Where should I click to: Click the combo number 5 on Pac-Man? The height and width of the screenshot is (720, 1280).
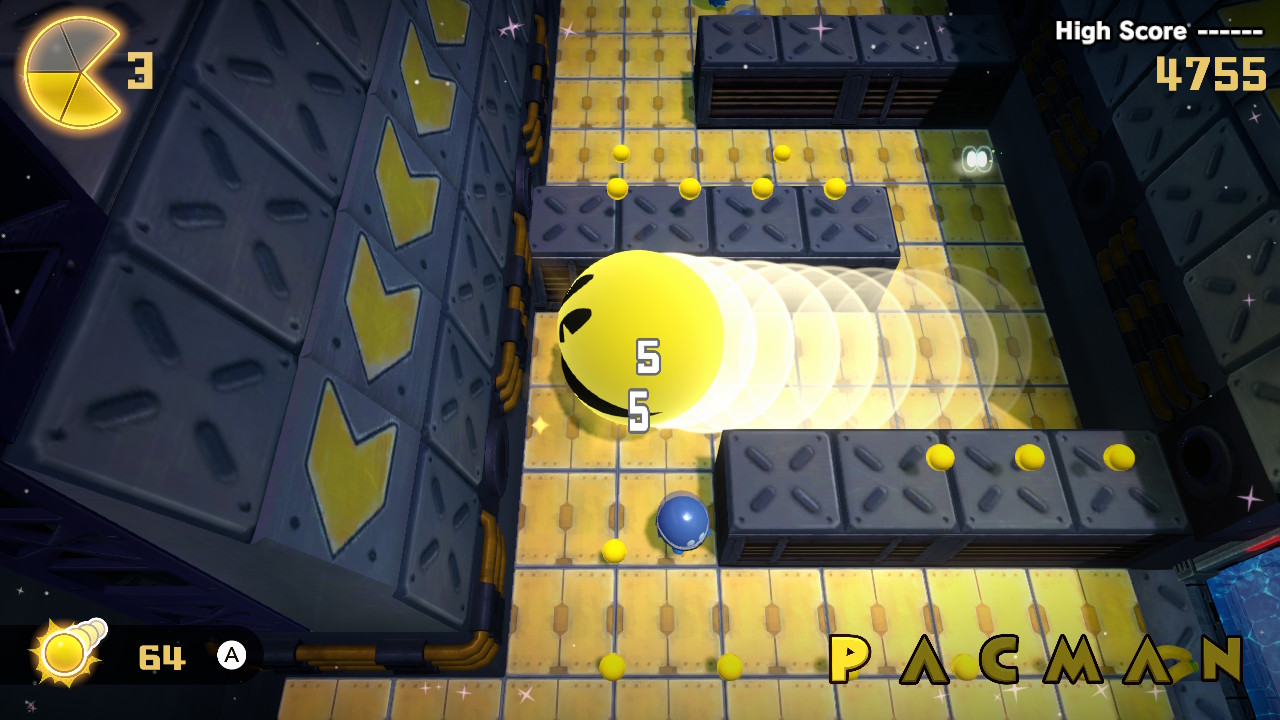click(648, 355)
